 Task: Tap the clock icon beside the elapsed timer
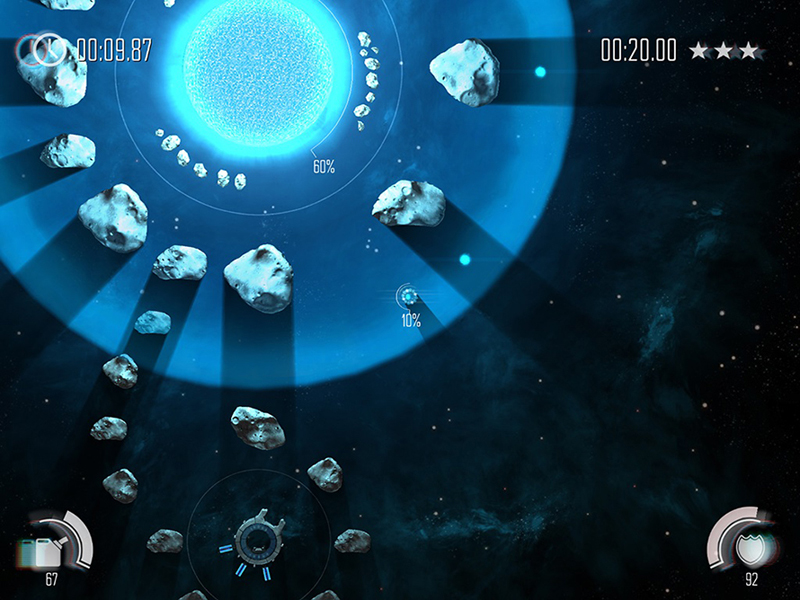click(48, 50)
